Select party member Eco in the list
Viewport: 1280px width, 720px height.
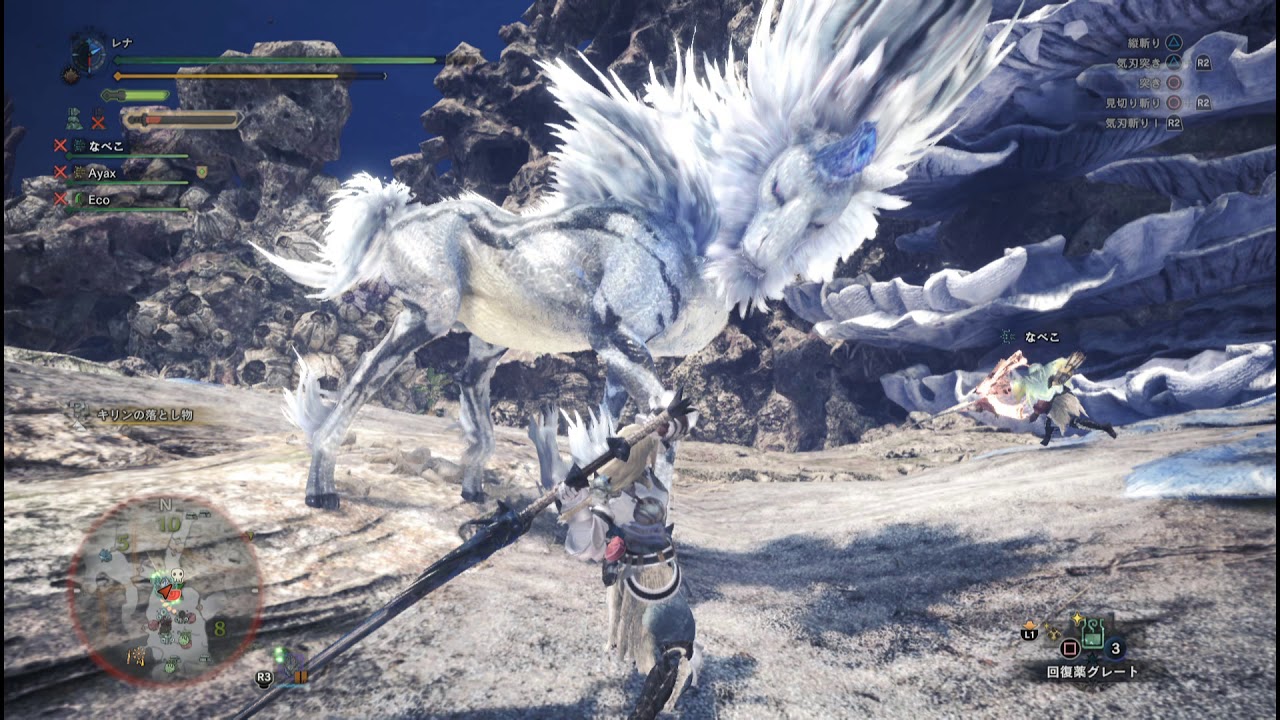tap(99, 200)
